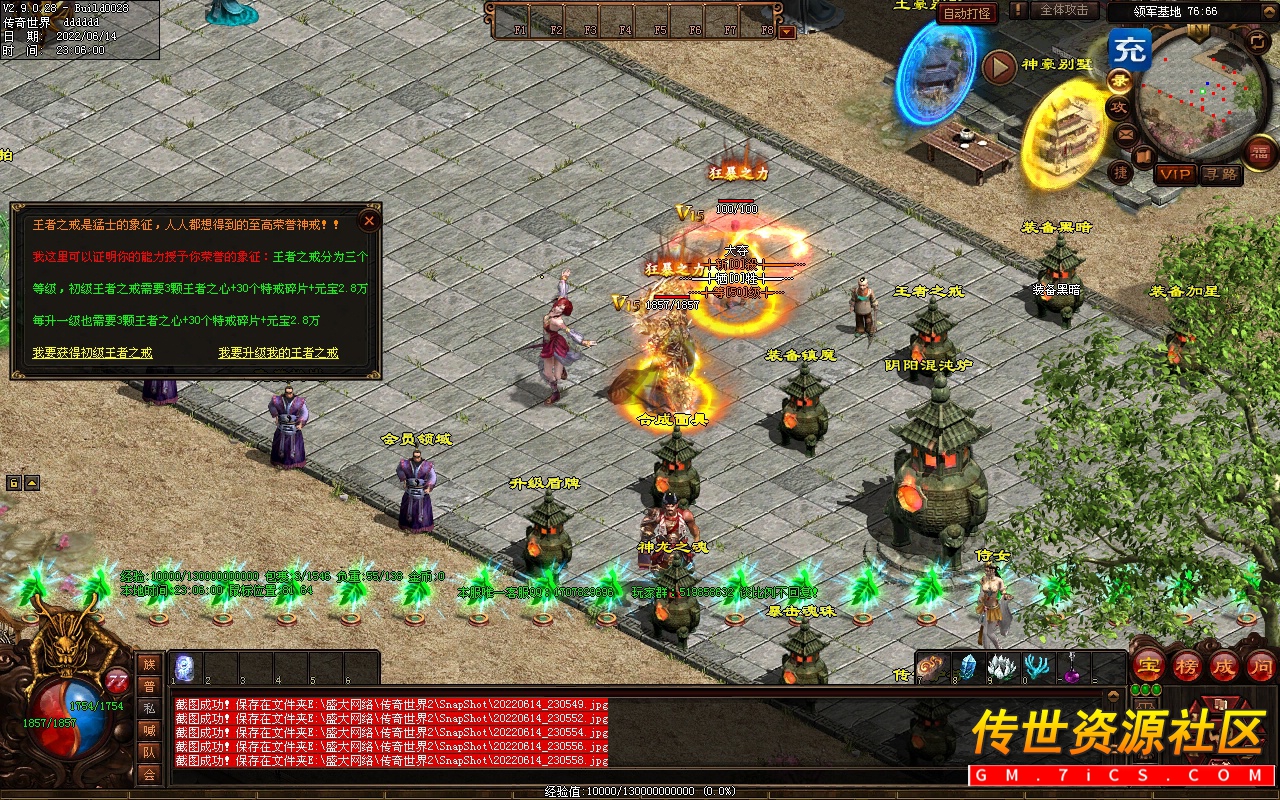Use the purple potion flask in the hotbar

[x=1071, y=669]
